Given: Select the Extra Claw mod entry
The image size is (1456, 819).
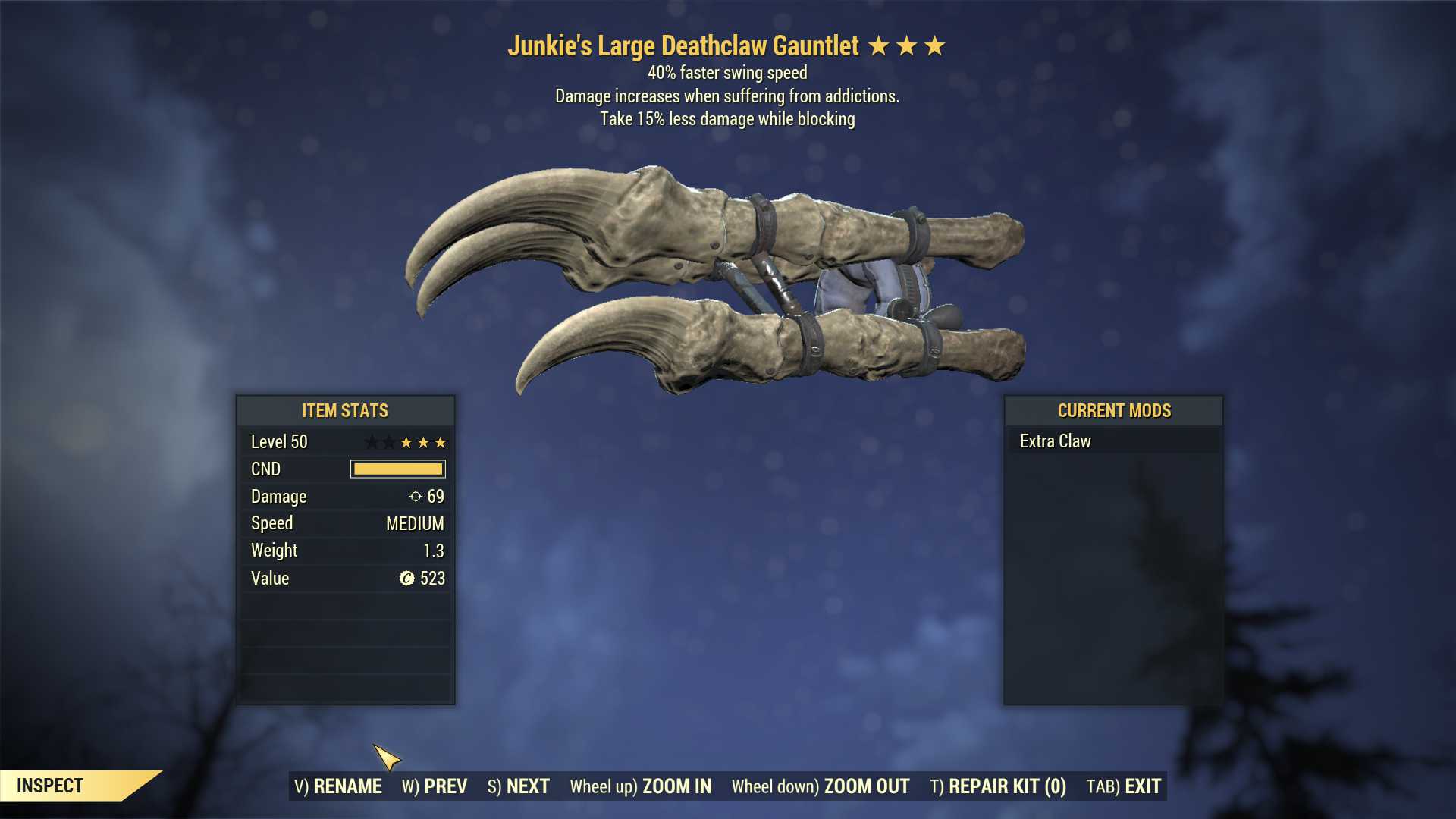Looking at the screenshot, I should click(1056, 441).
